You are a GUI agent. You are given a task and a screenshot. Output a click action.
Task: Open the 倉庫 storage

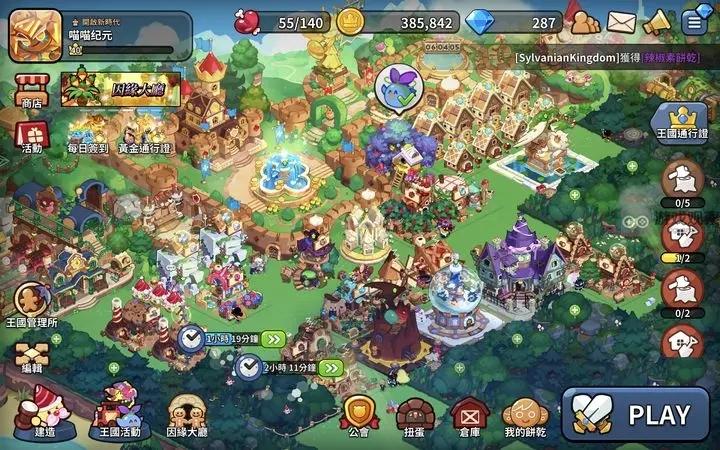(x=468, y=415)
